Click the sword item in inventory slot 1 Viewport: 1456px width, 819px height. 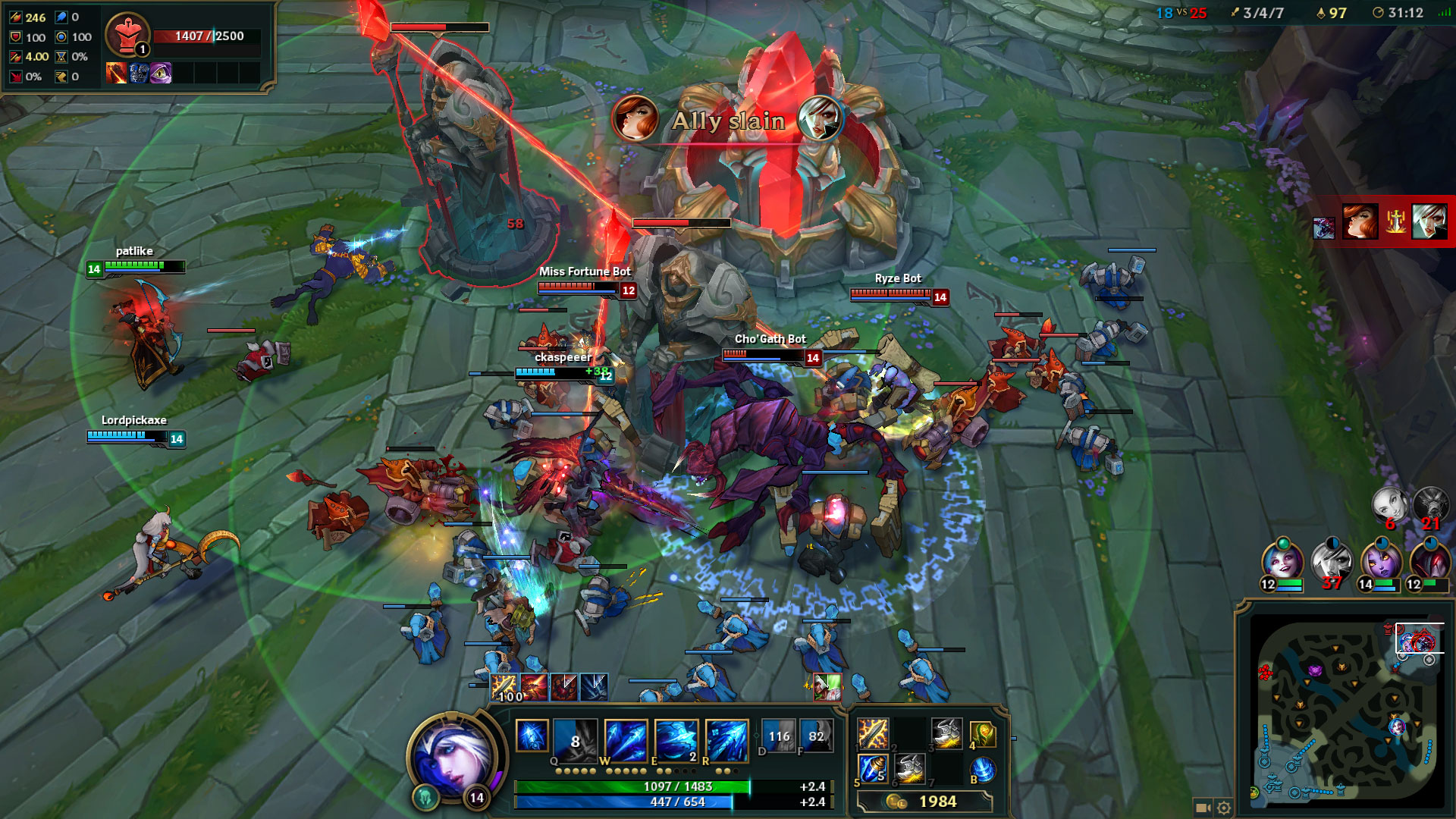[x=873, y=733]
